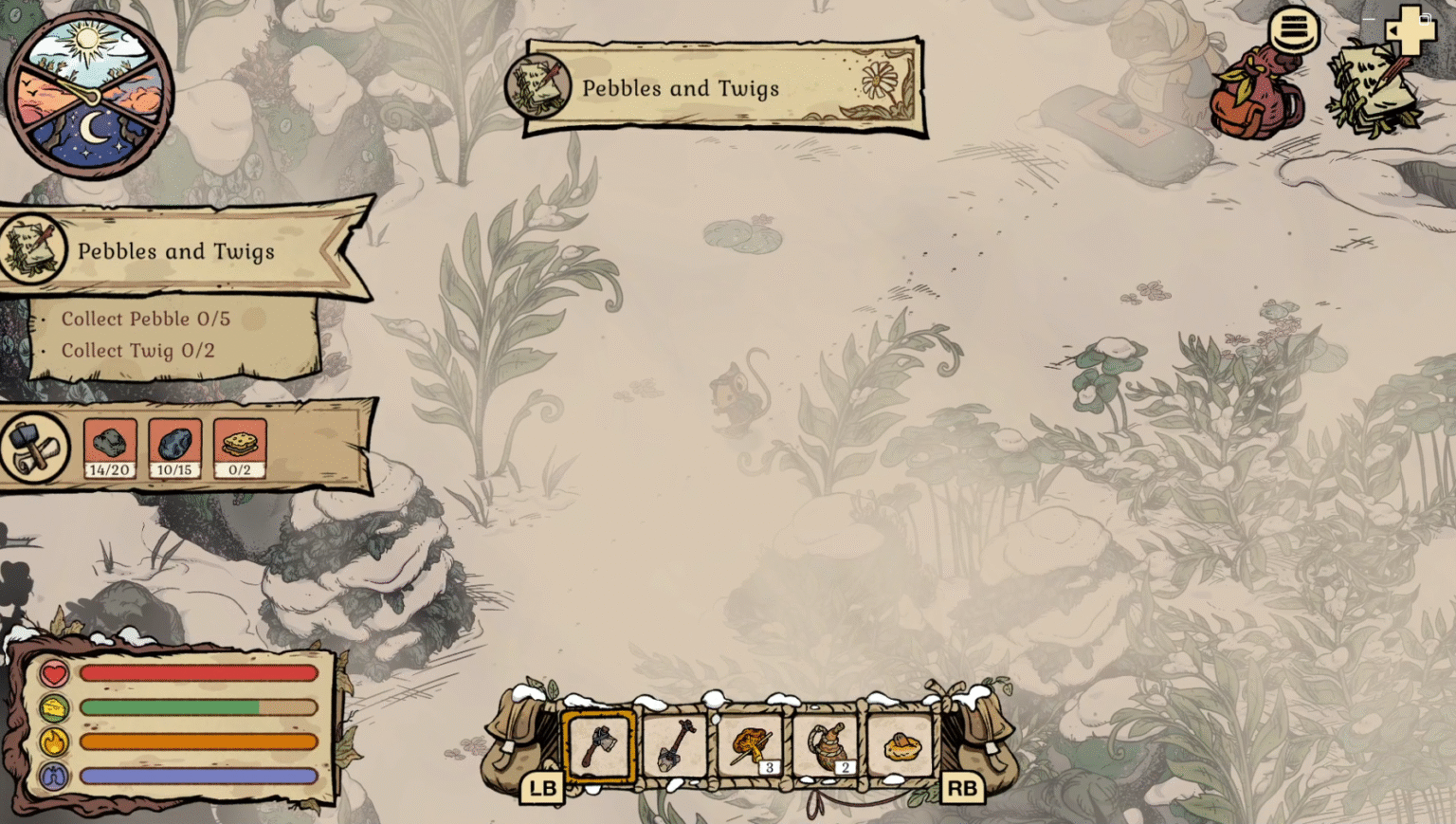
Task: Click the RB button prompt on the hotbar
Action: click(961, 787)
